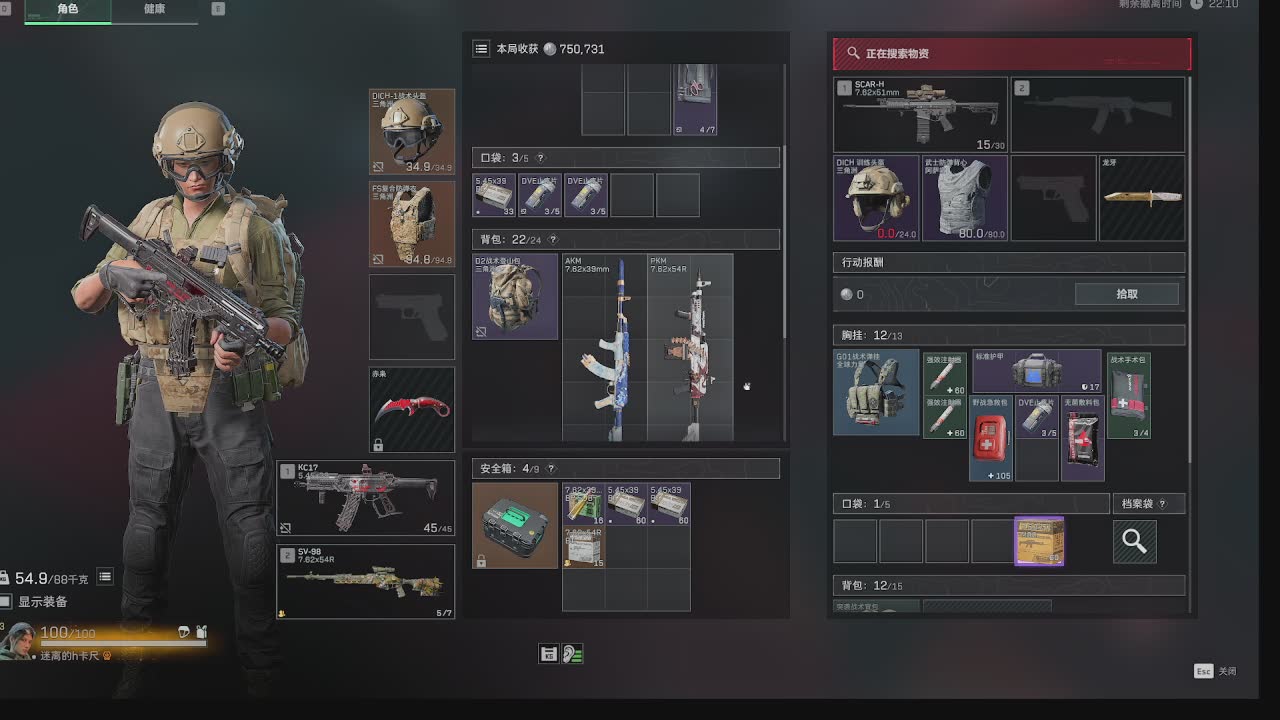Select the KC17 primary weapon slot
The height and width of the screenshot is (720, 1280).
point(366,497)
